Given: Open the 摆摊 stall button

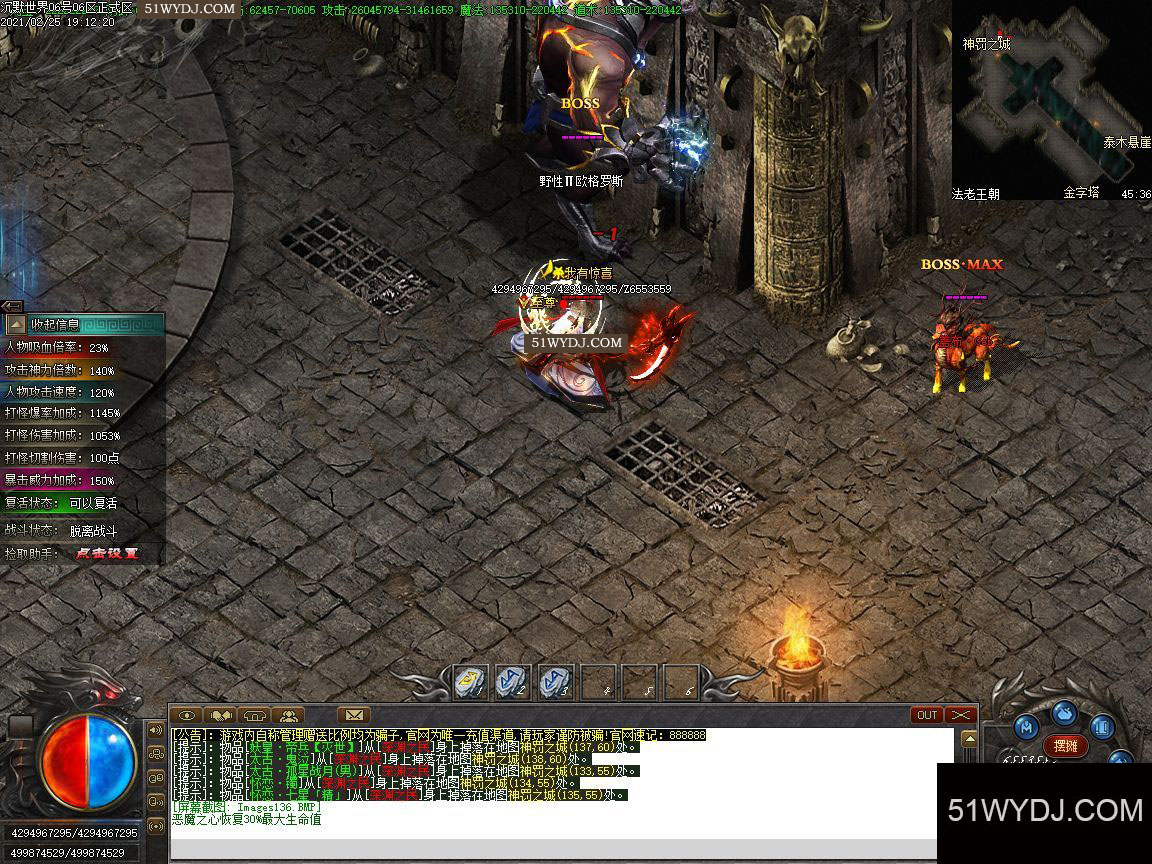Looking at the screenshot, I should (1066, 745).
